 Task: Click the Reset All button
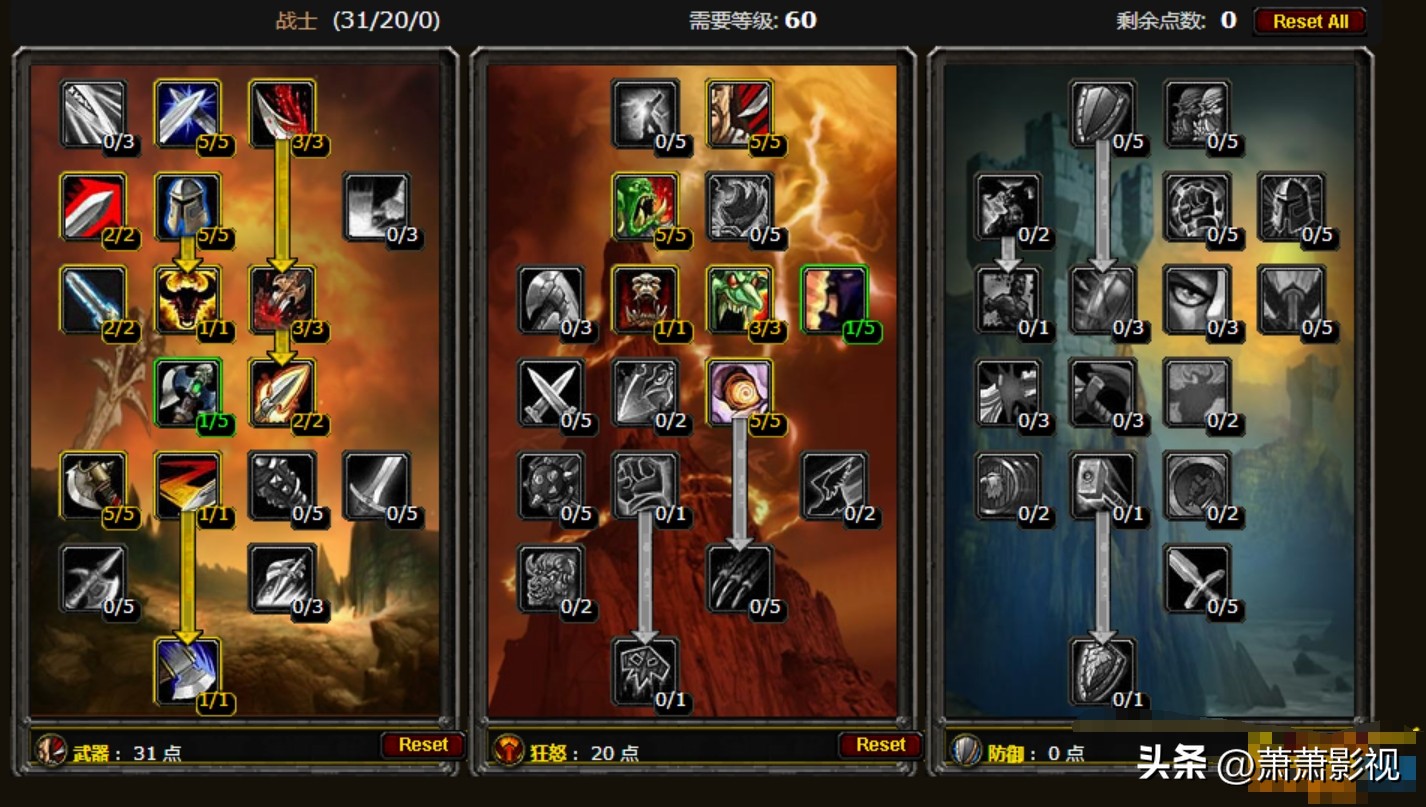[x=1309, y=21]
